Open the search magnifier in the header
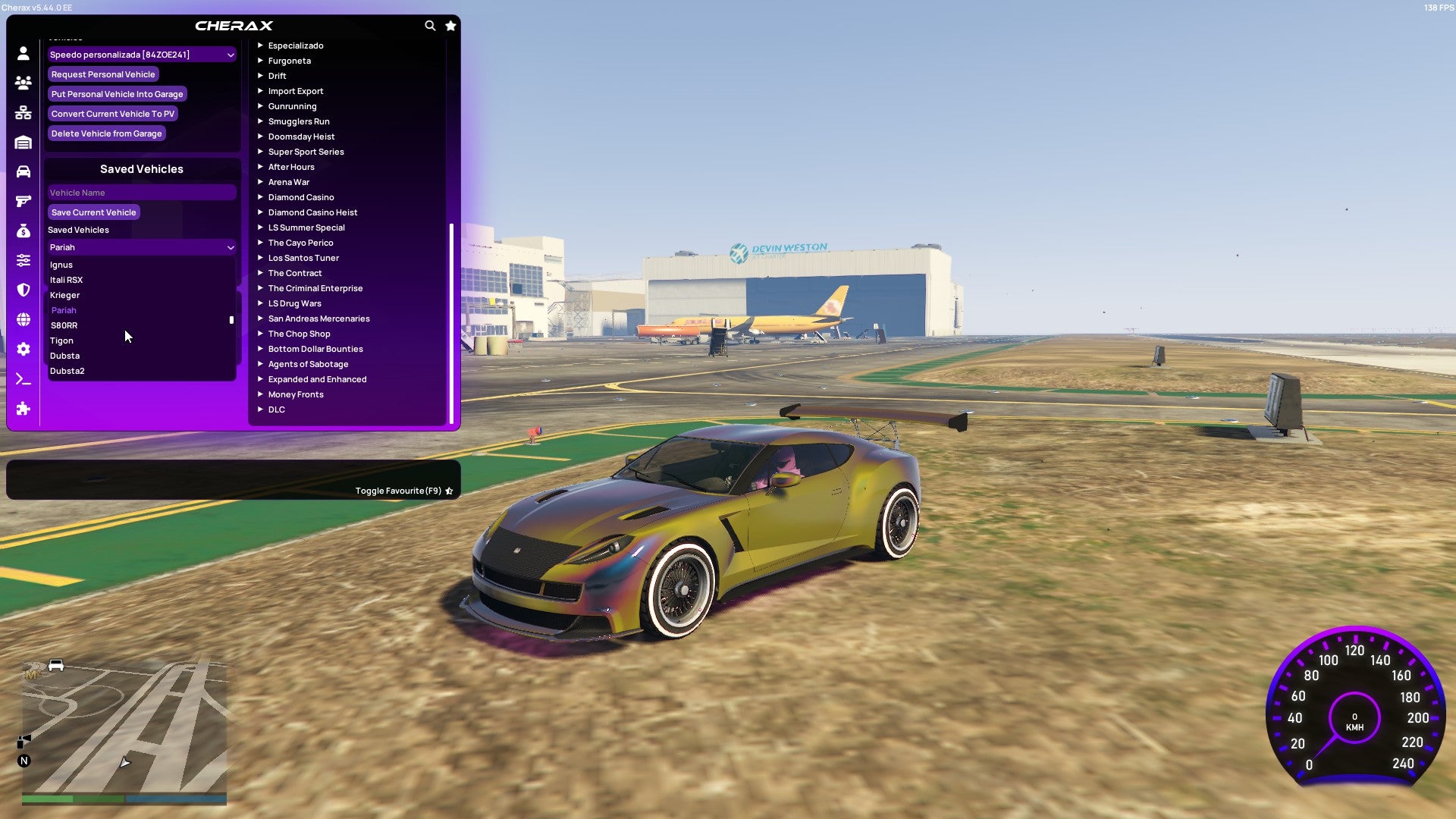This screenshot has width=1456, height=819. [430, 25]
